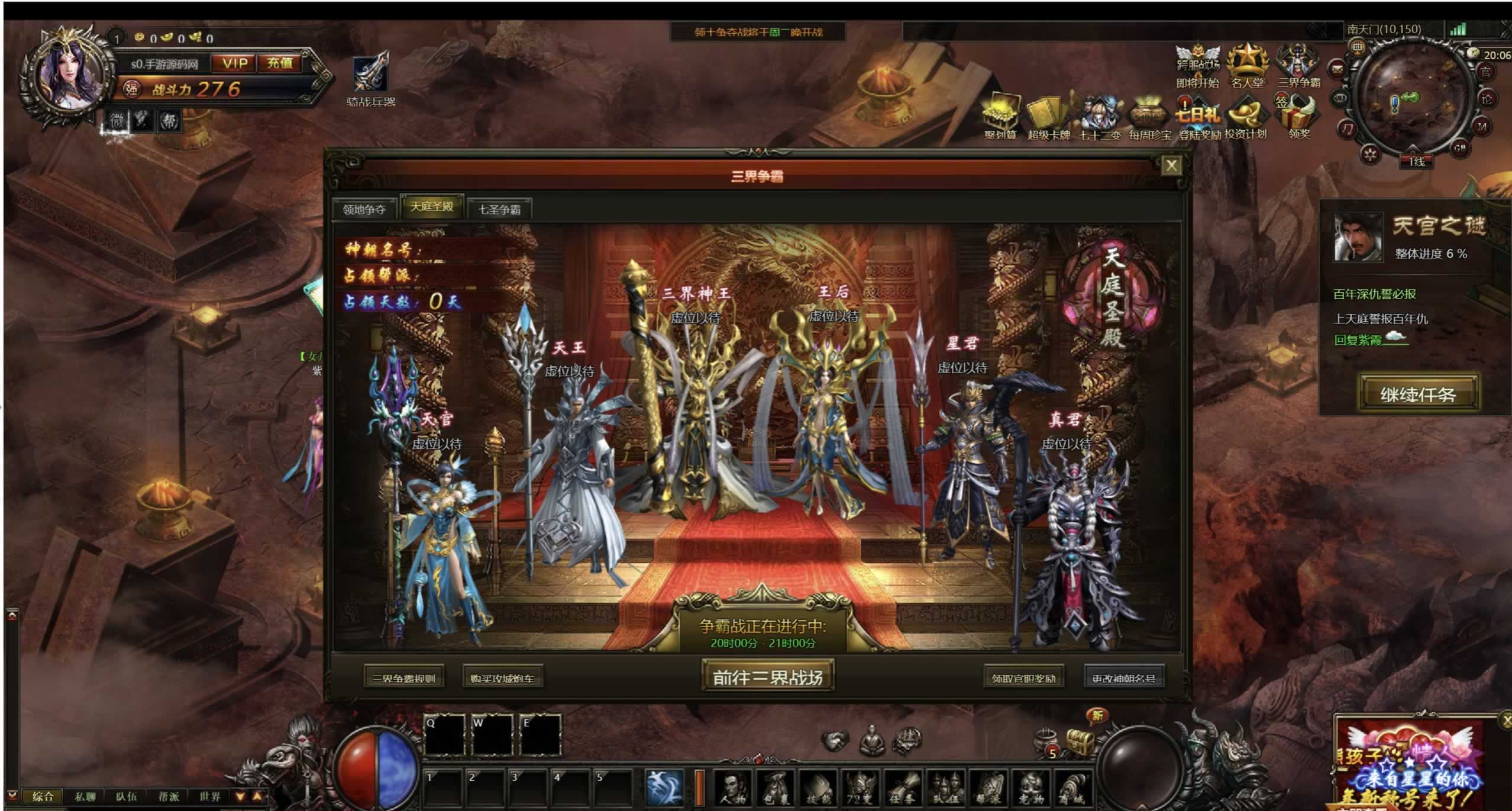Image resolution: width=1512 pixels, height=811 pixels.
Task: Click the 充值 recharge button
Action: pyautogui.click(x=280, y=63)
